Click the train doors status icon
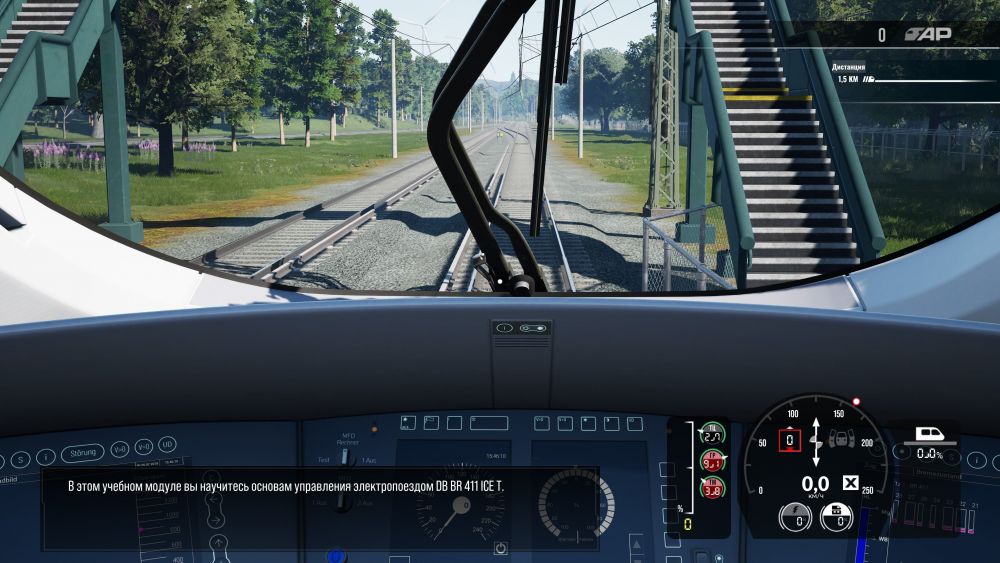Viewport: 1000px width, 563px height. click(843, 438)
